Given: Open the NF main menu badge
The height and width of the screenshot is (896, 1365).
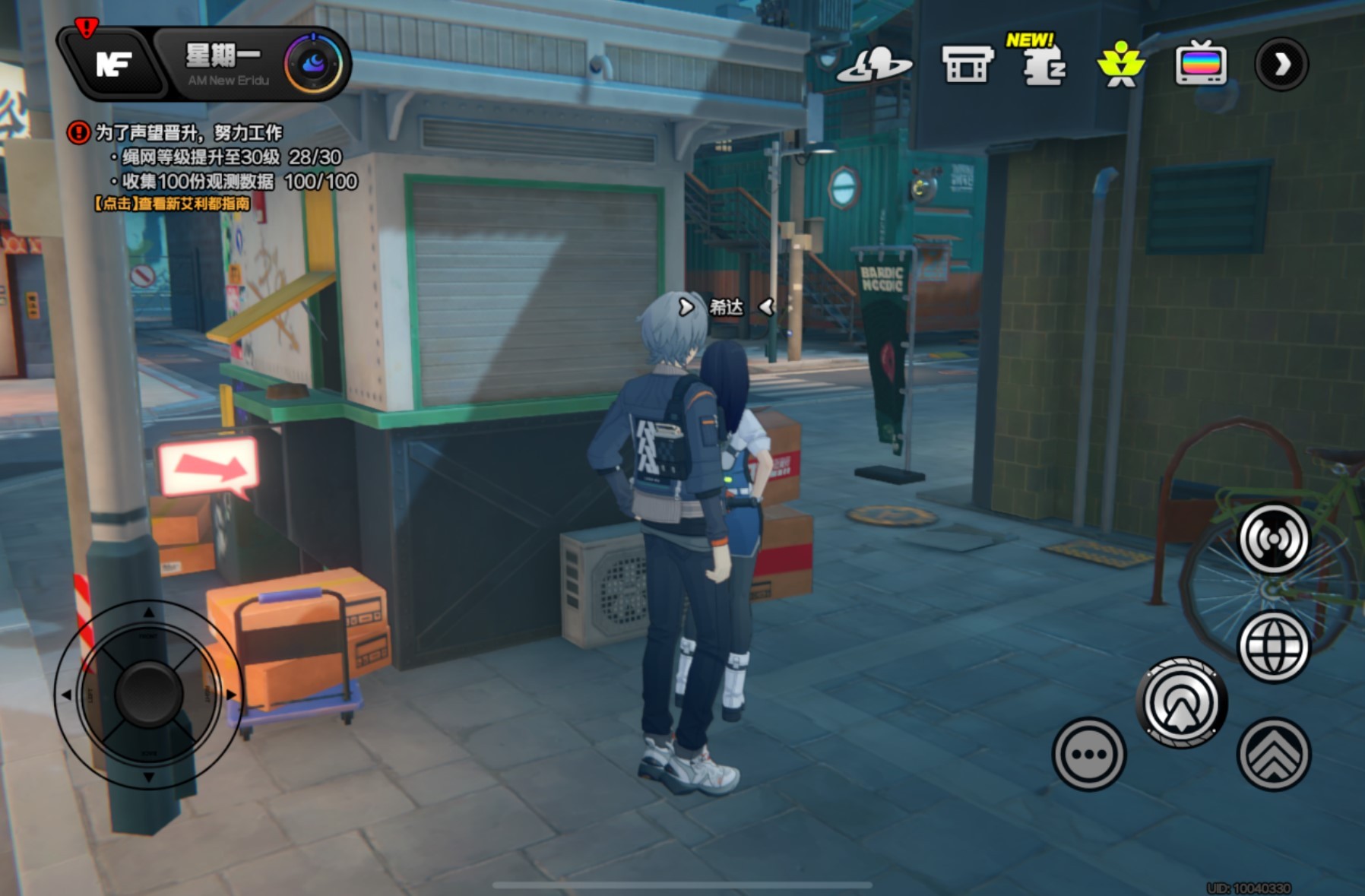Looking at the screenshot, I should coord(114,64).
